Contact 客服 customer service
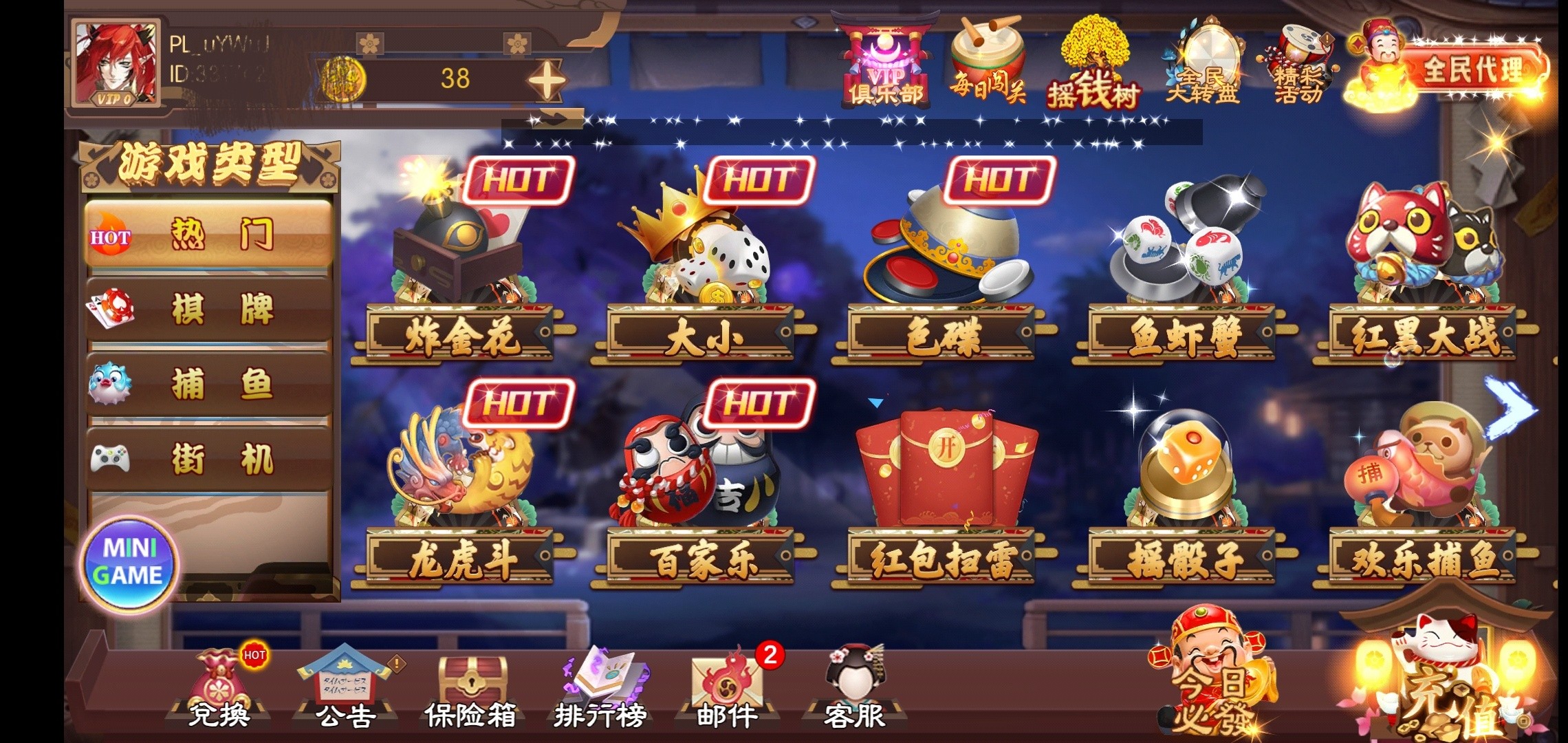This screenshot has width=1568, height=743. tap(855, 688)
